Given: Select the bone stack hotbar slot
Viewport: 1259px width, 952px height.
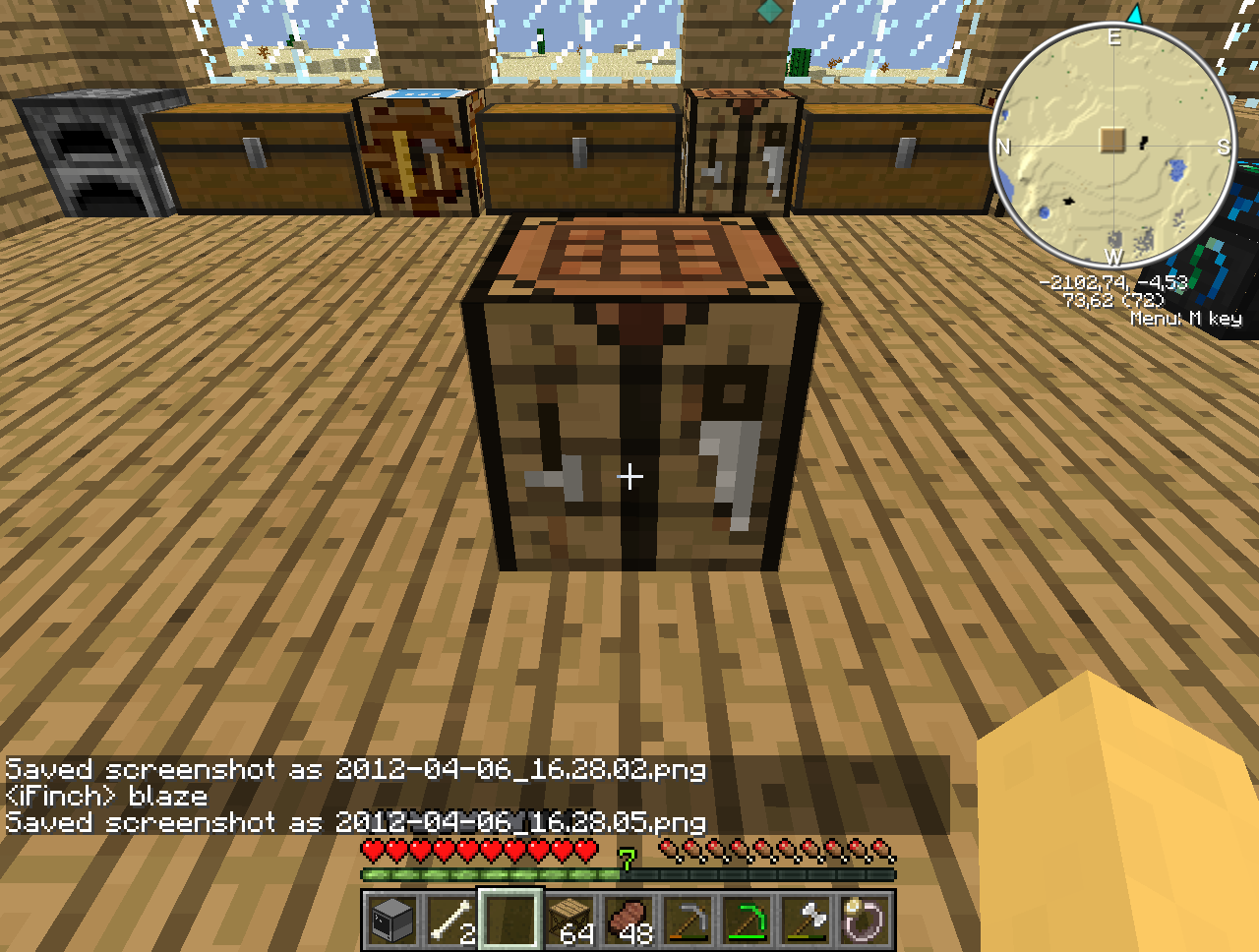Looking at the screenshot, I should [x=451, y=922].
